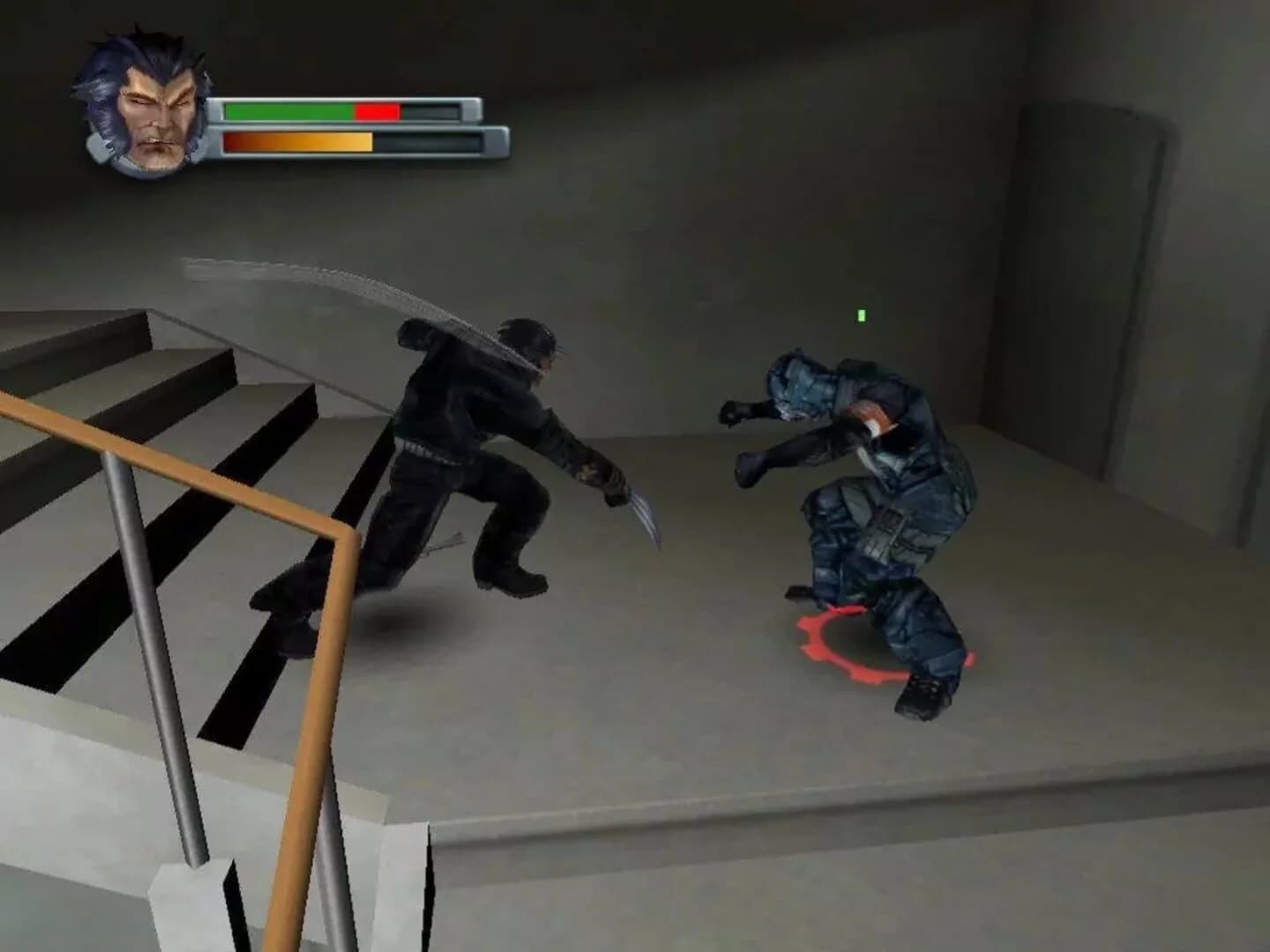Click the orange rage meter icon
1270x952 pixels.
tap(300, 141)
